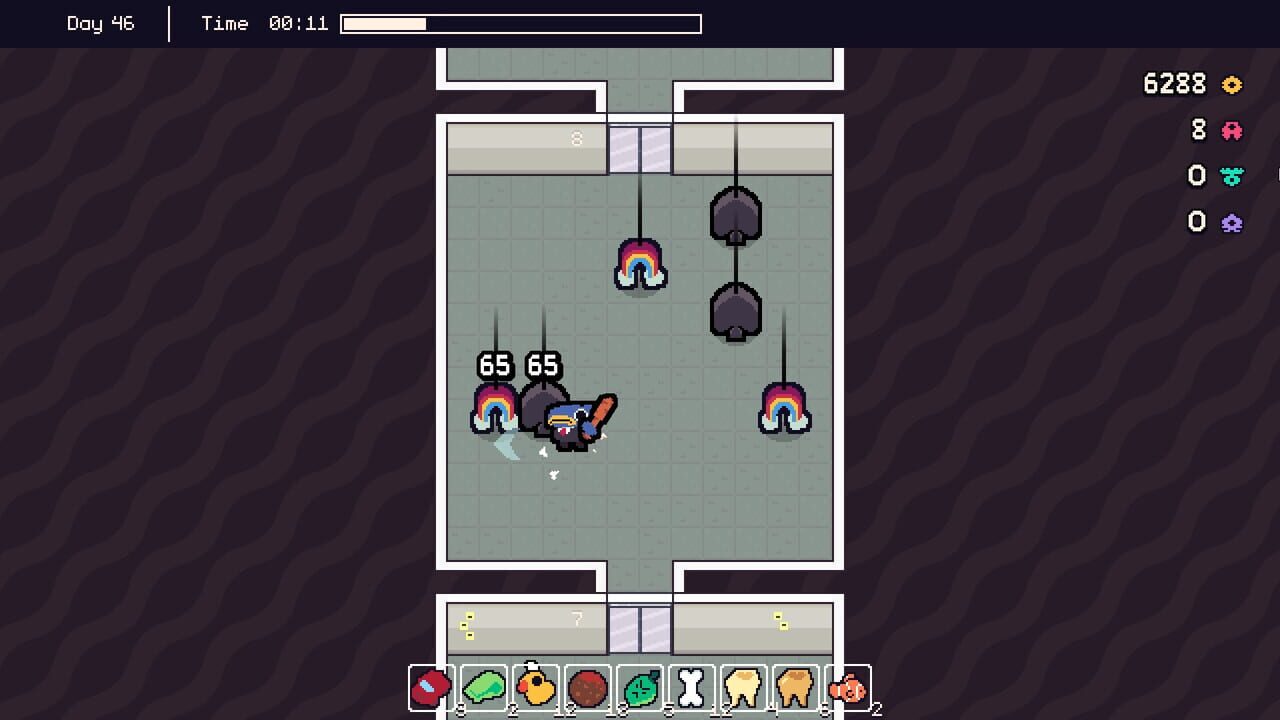Select the bone item in the hotbar
This screenshot has height=720, width=1280.
[692, 687]
